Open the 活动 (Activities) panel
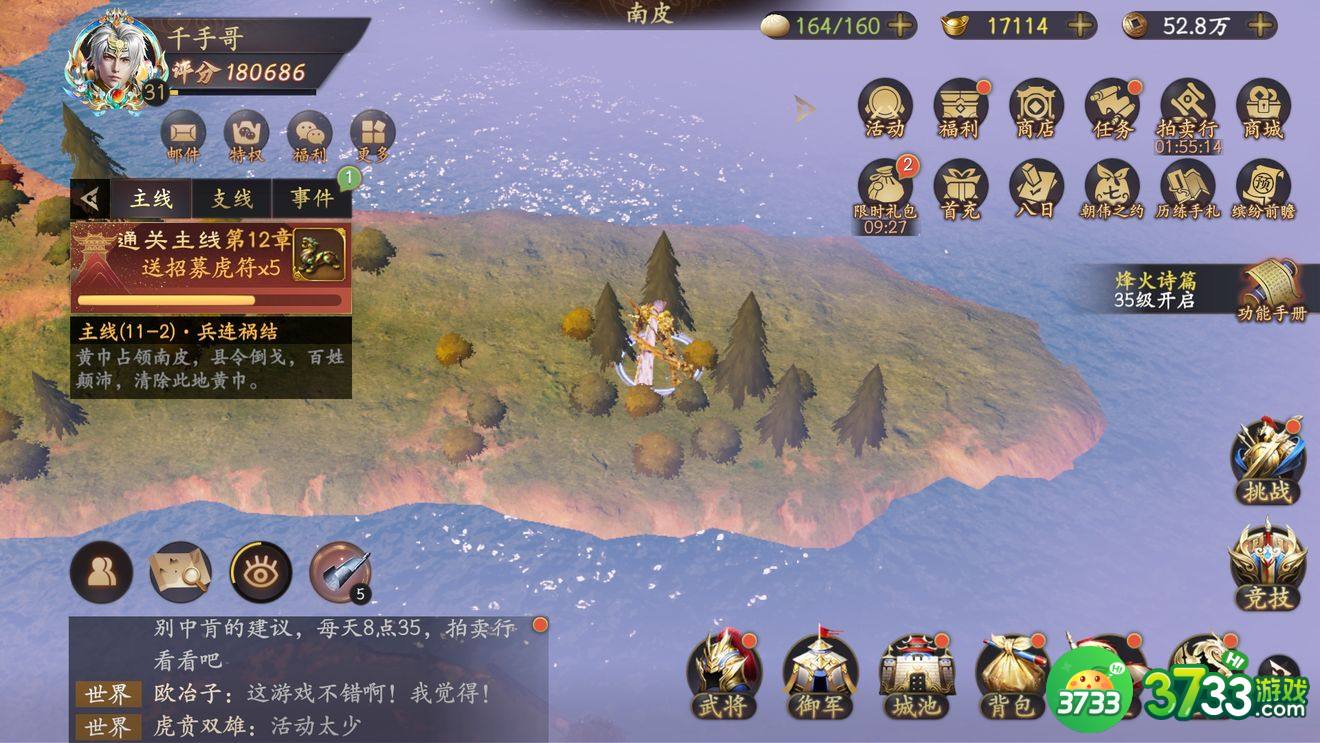1320x743 pixels. tap(884, 108)
